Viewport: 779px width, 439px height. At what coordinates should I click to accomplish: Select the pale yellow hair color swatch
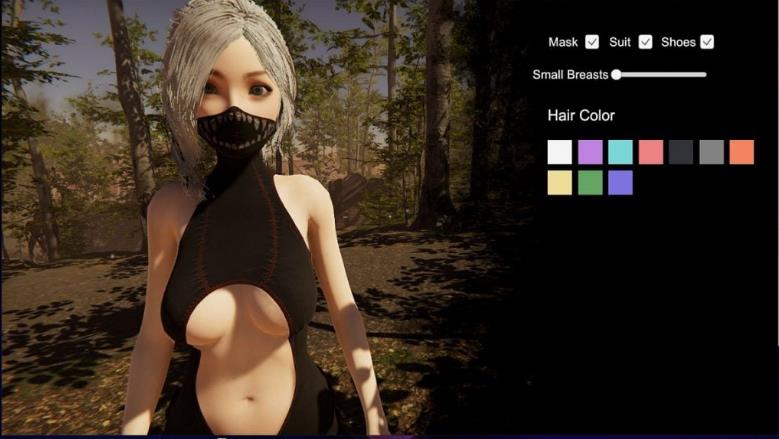pyautogui.click(x=560, y=183)
